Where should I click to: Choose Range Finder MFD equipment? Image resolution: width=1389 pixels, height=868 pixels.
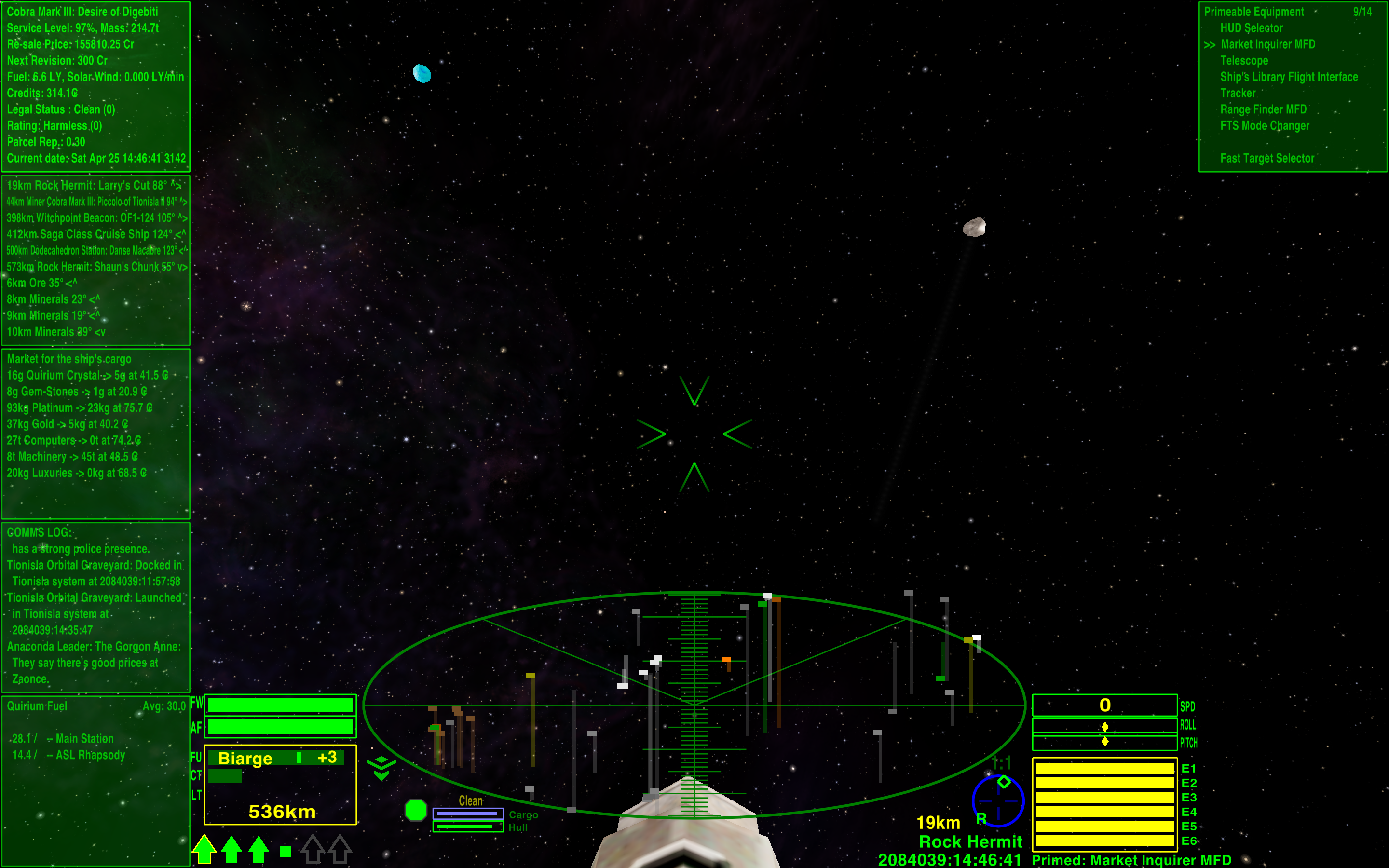1263,109
